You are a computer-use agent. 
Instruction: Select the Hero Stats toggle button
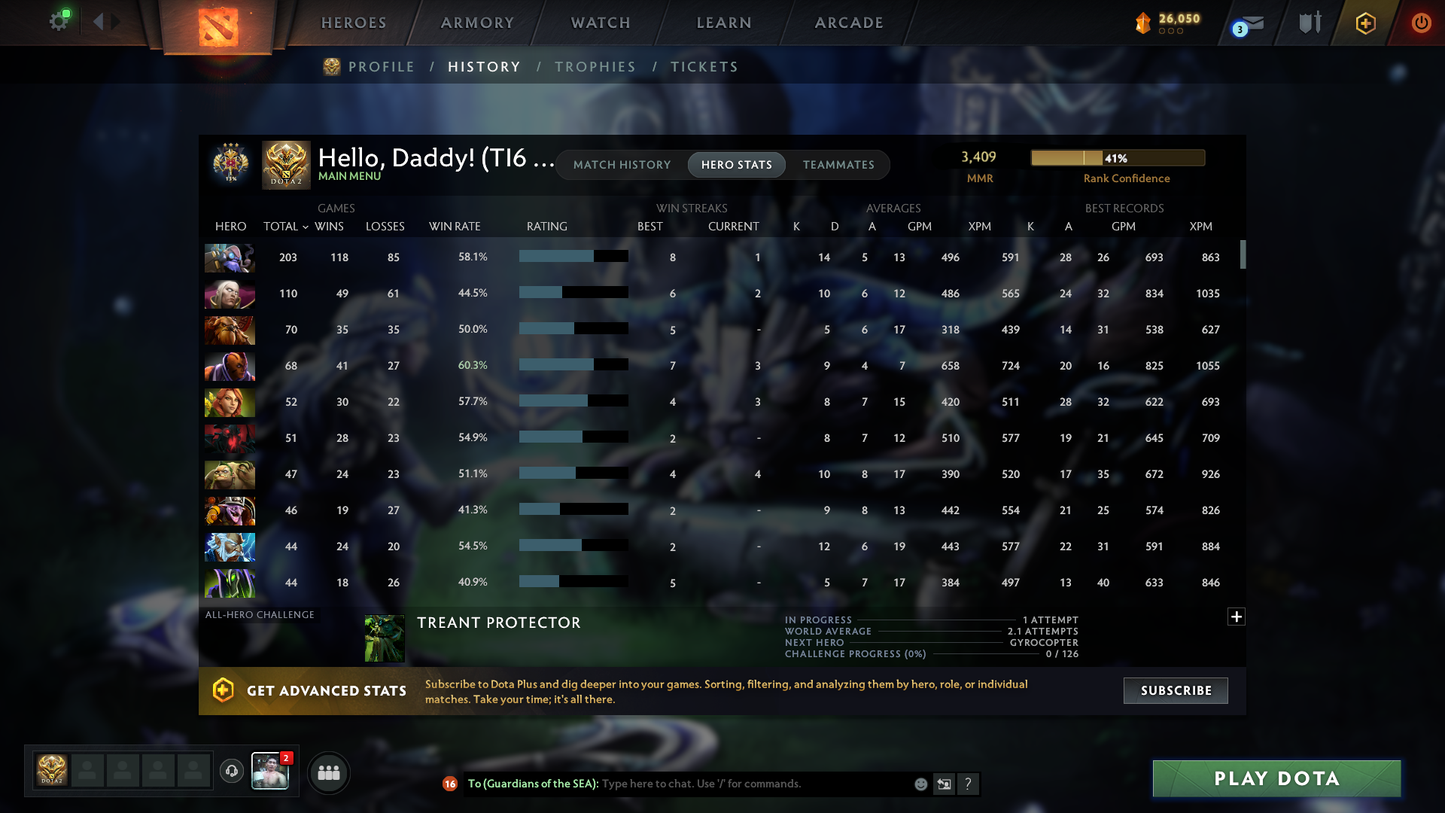pyautogui.click(x=736, y=164)
